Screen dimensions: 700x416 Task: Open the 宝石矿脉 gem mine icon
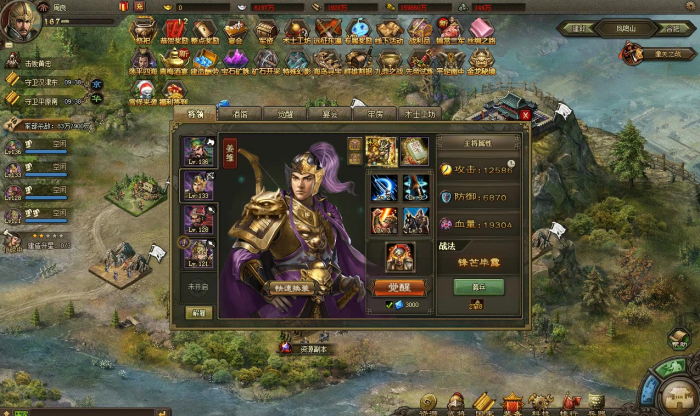tap(238, 60)
